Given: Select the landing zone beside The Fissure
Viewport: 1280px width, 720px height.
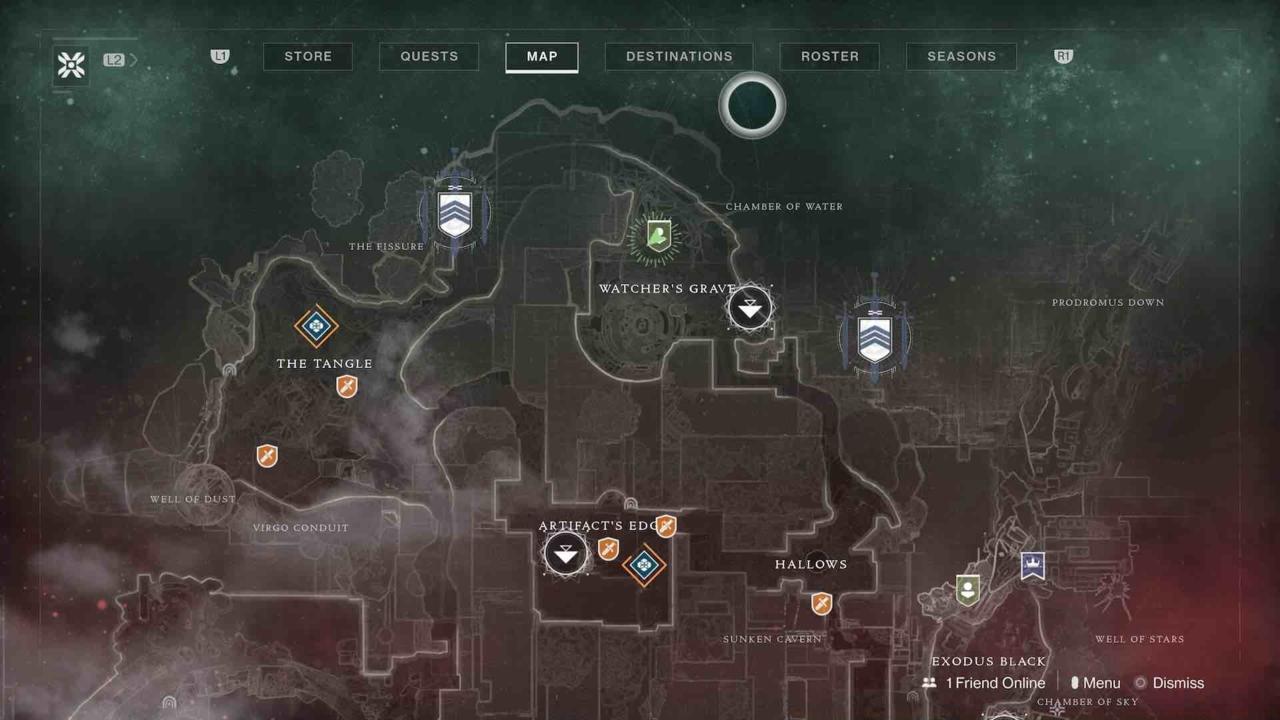Looking at the screenshot, I should tap(454, 211).
